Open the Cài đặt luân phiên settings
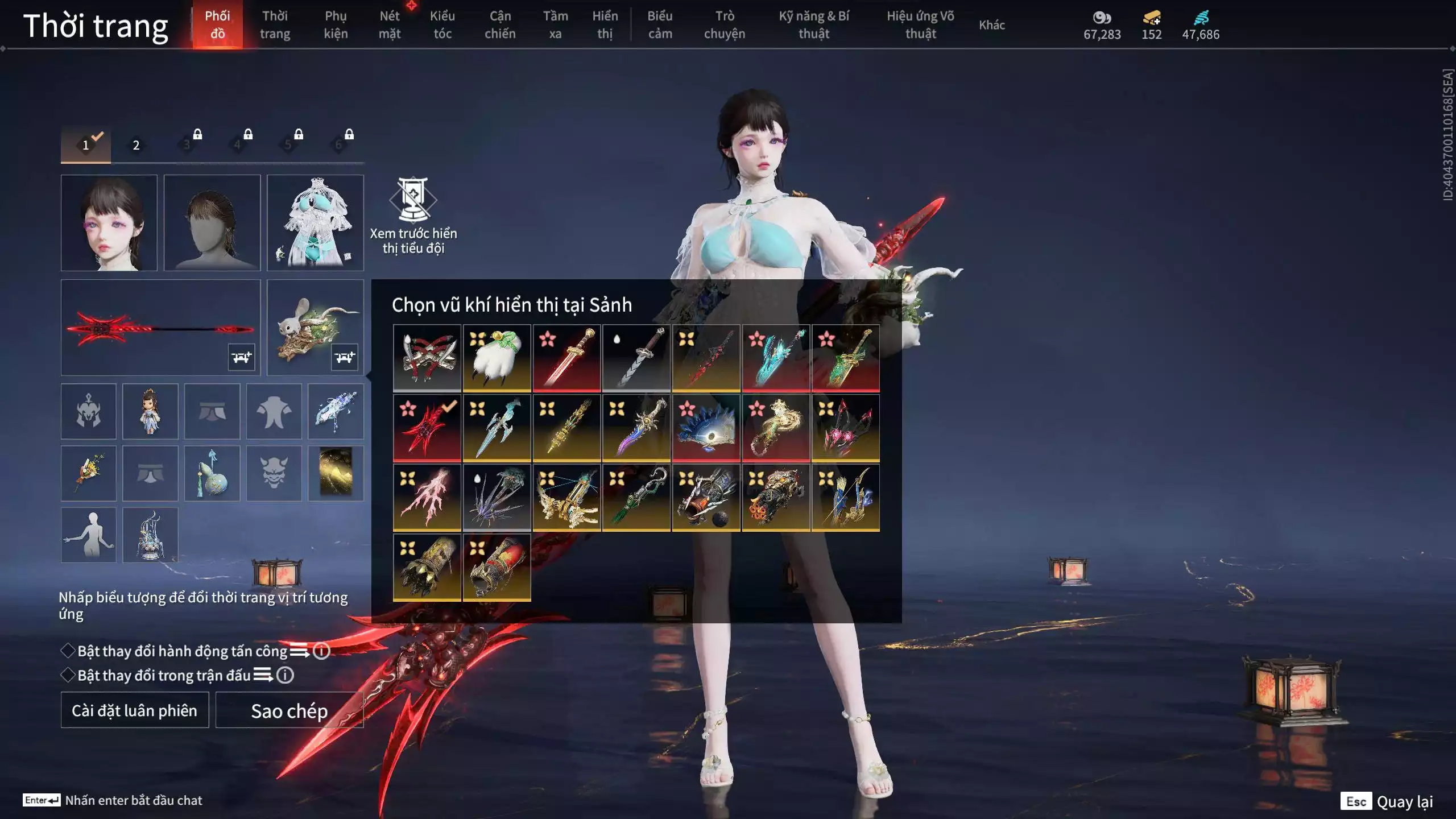Image resolution: width=1456 pixels, height=819 pixels. coord(135,710)
